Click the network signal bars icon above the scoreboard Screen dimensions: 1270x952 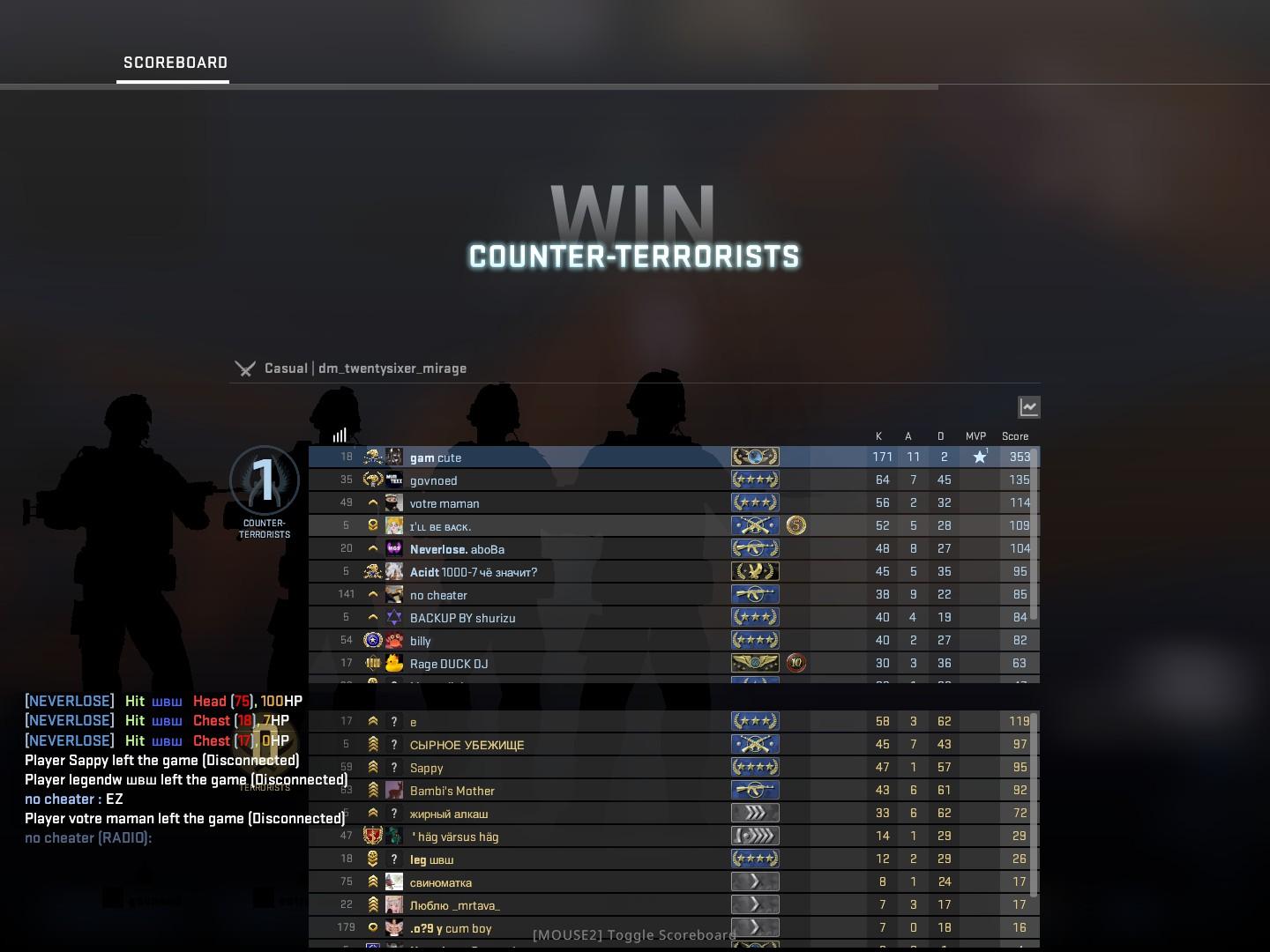pos(340,435)
